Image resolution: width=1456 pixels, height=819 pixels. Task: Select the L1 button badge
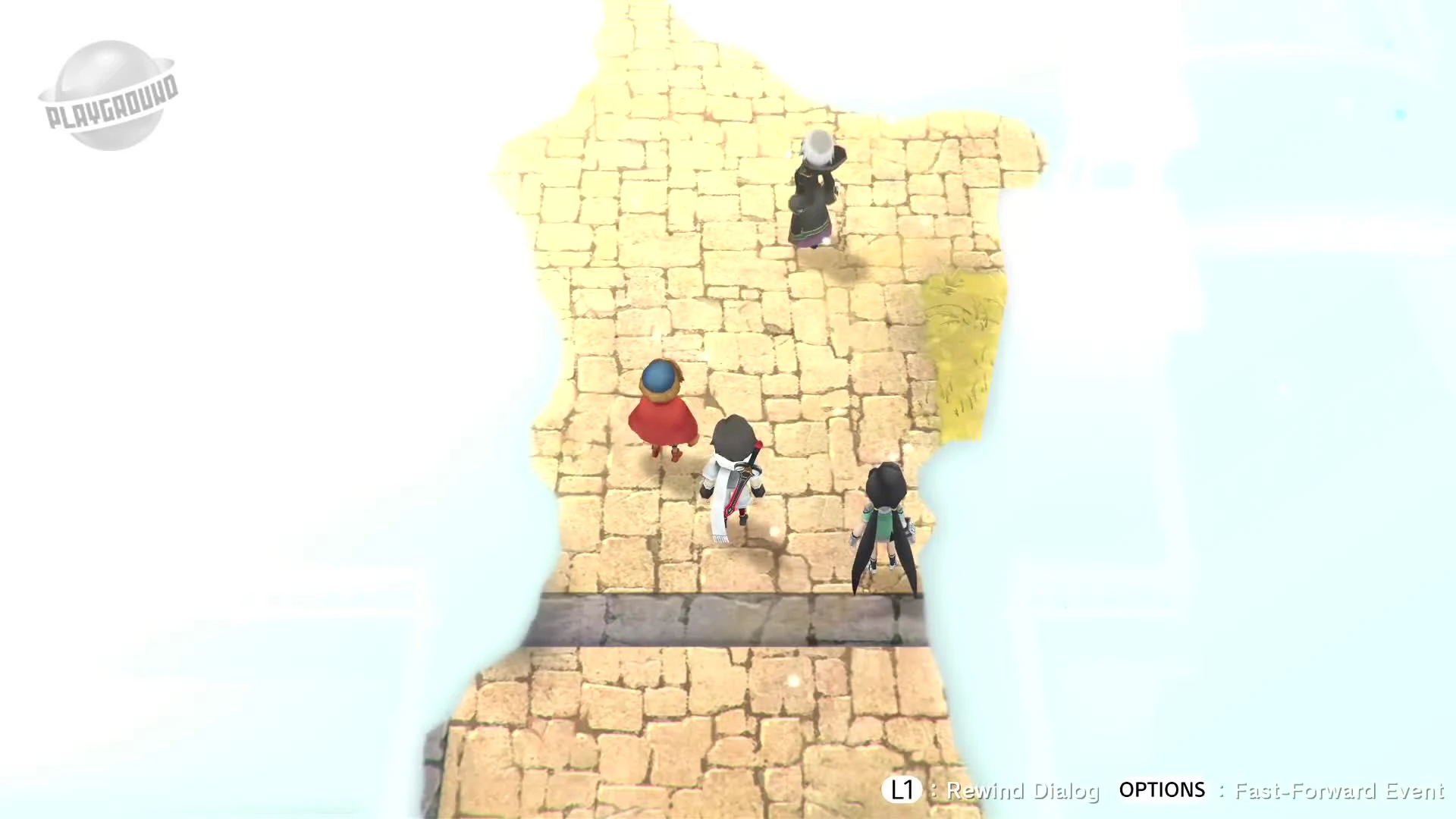point(903,791)
